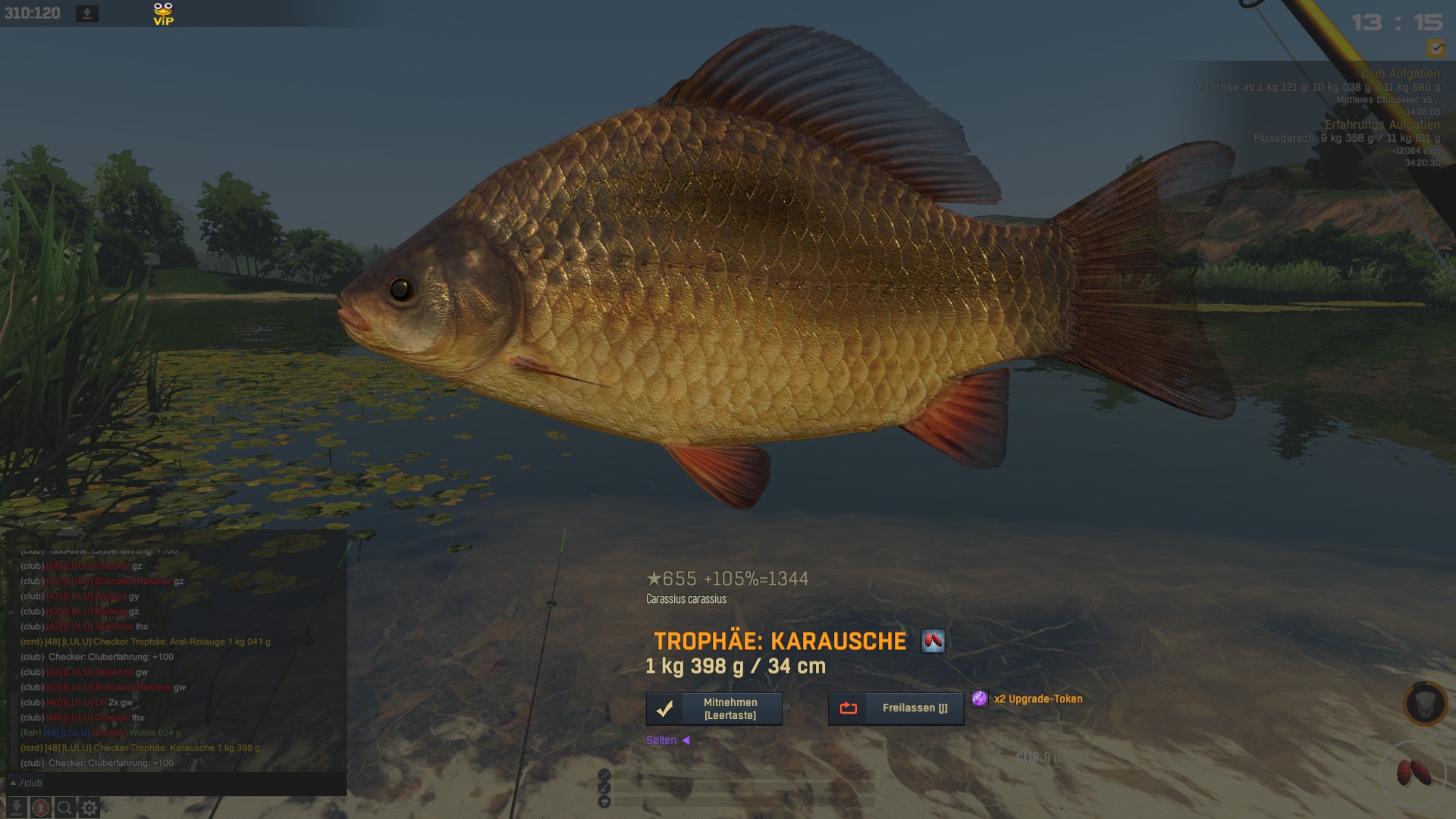Open the chat settings gear
This screenshot has height=819, width=1456.
click(89, 808)
